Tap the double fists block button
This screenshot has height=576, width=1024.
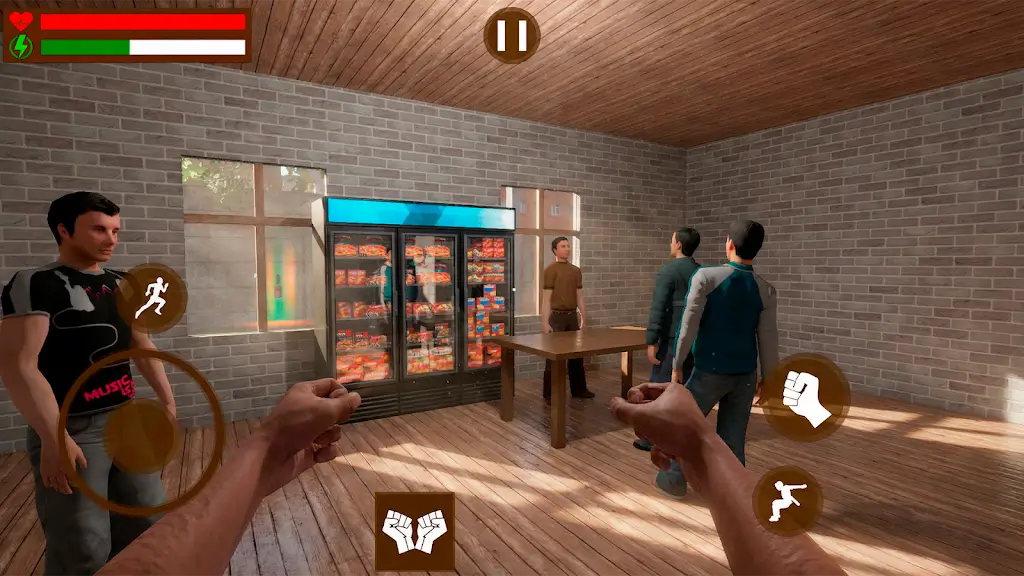[414, 531]
